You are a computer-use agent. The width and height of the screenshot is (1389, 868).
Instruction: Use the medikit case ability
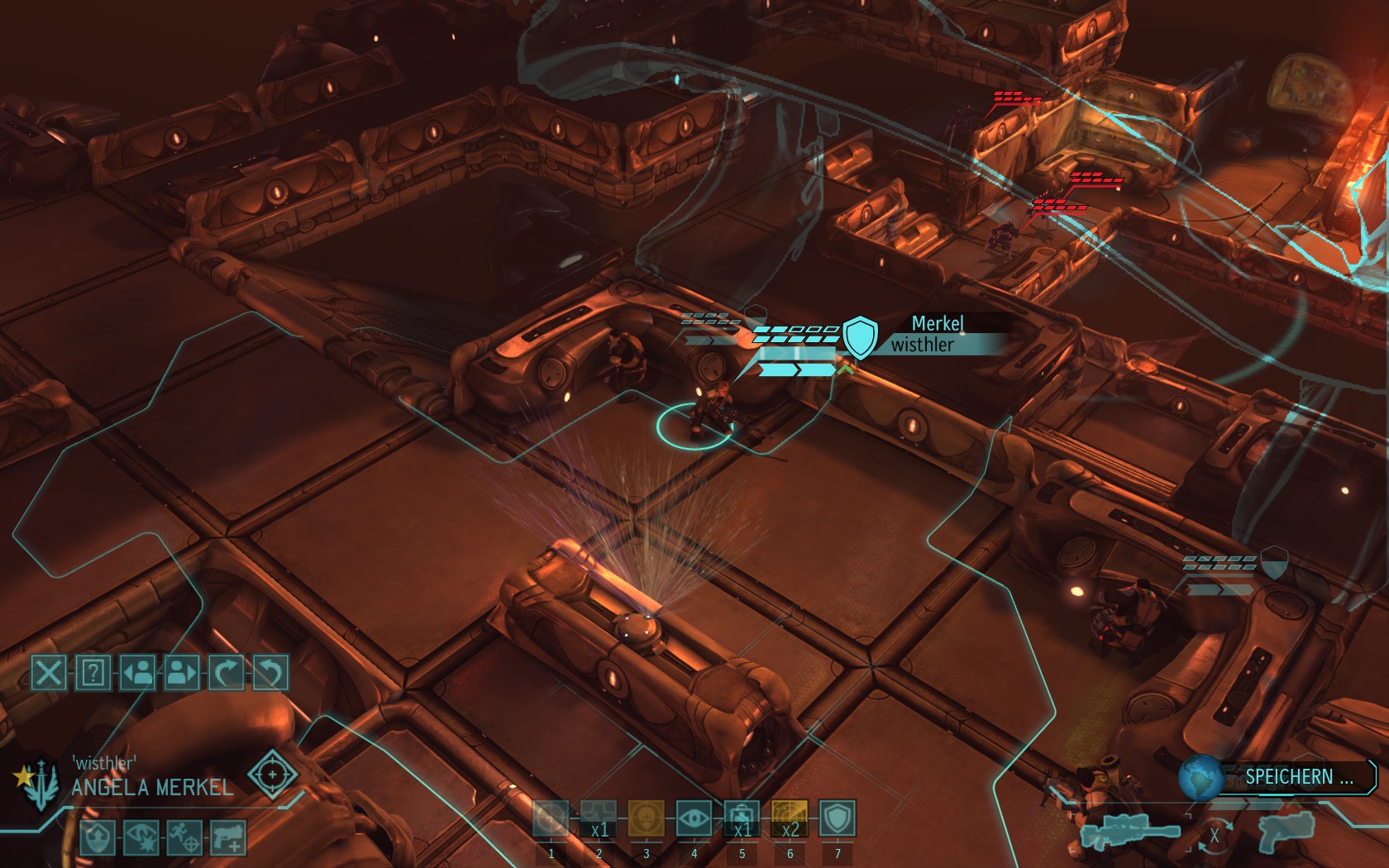point(742,819)
